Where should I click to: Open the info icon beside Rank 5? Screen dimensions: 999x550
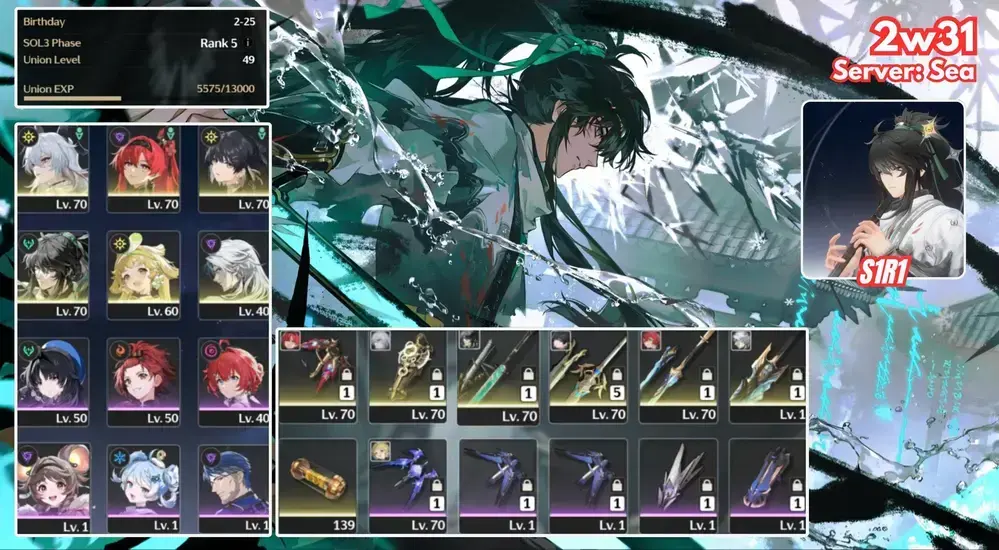[x=248, y=43]
